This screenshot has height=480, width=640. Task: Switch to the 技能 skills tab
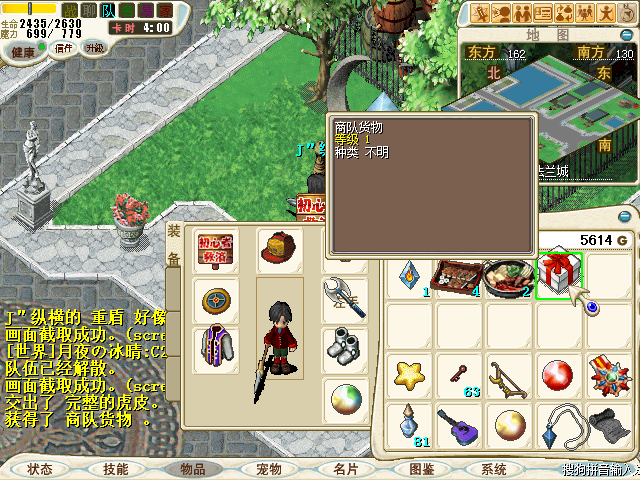pos(116,468)
